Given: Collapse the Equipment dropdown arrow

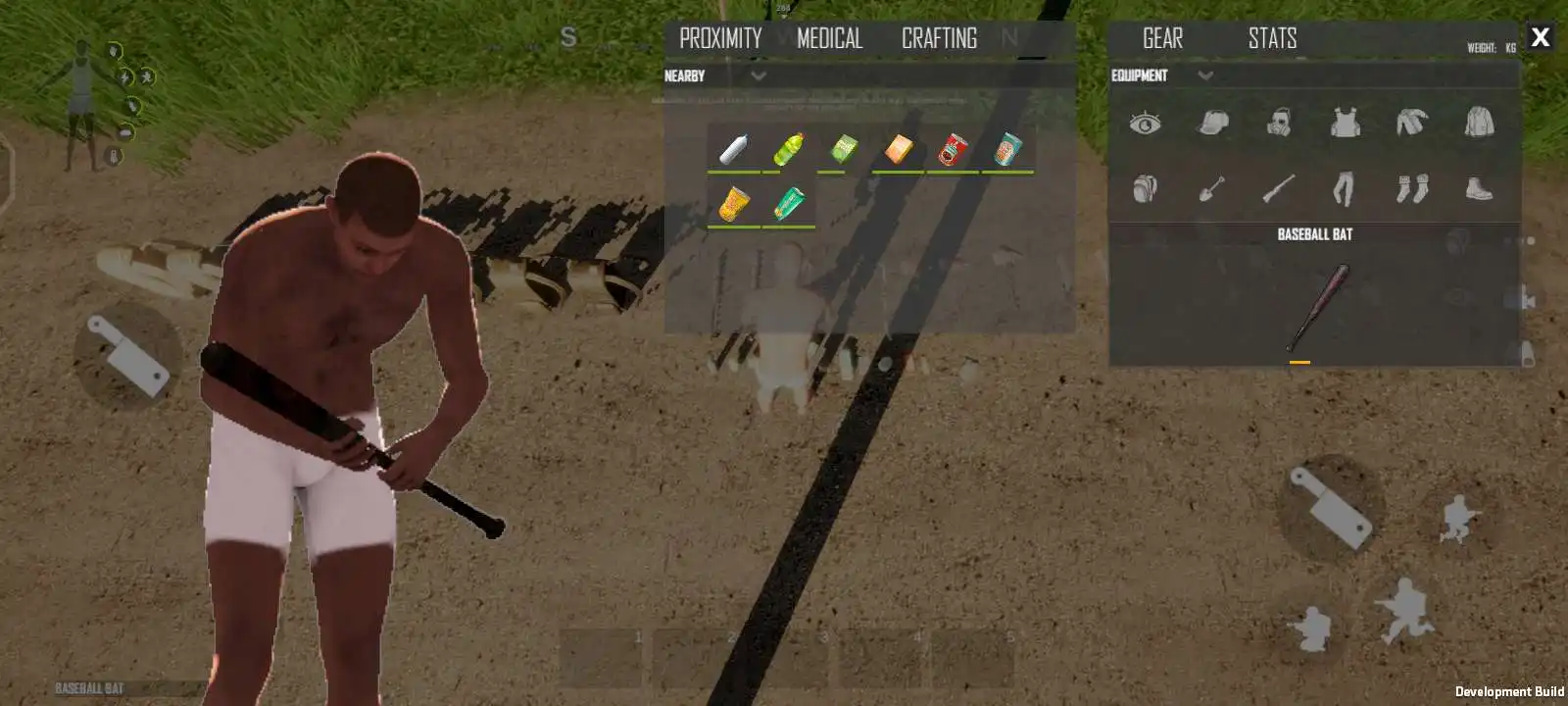Looking at the screenshot, I should tap(1205, 76).
